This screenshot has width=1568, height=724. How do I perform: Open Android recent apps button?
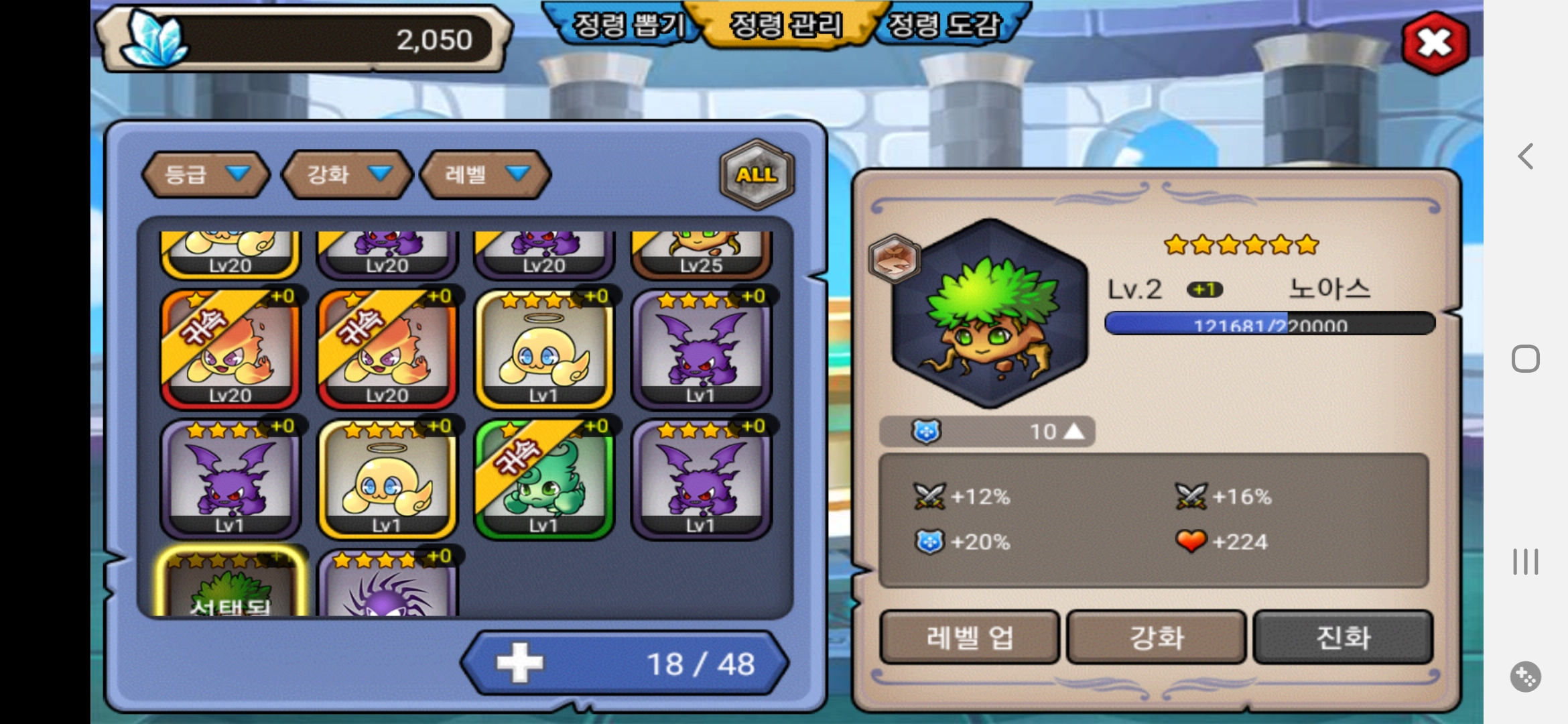pyautogui.click(x=1525, y=562)
